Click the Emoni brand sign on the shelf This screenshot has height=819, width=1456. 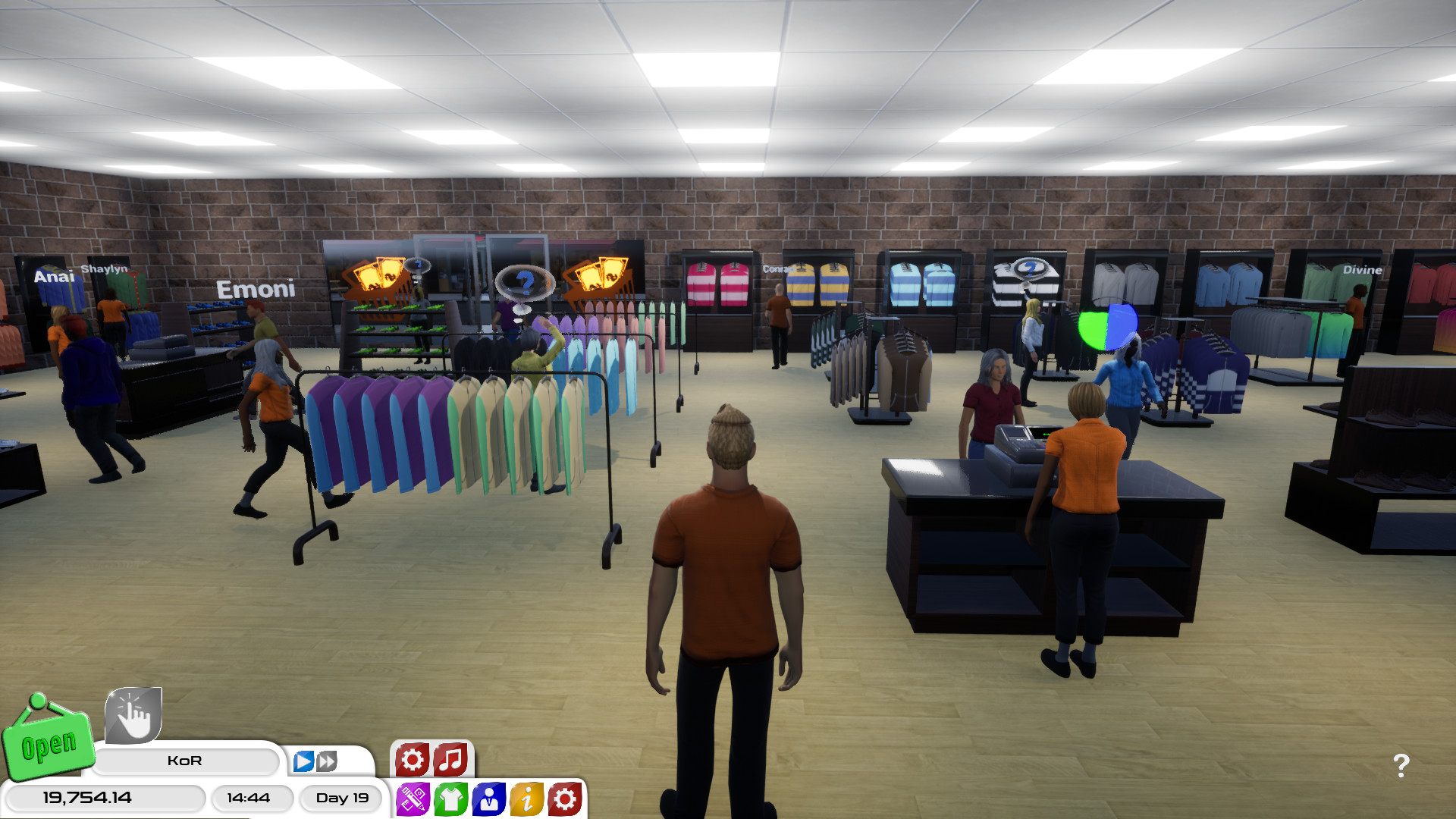(x=256, y=289)
